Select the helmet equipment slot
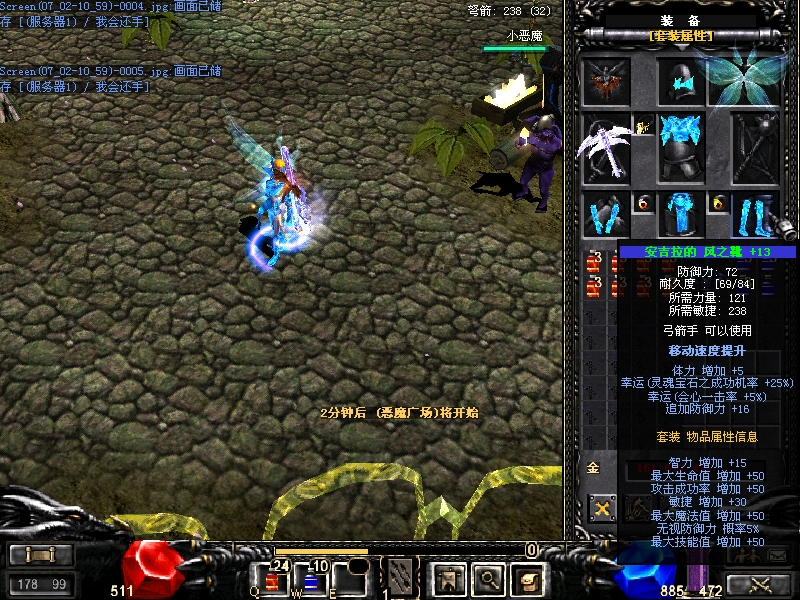This screenshot has height=600, width=800. [x=681, y=81]
